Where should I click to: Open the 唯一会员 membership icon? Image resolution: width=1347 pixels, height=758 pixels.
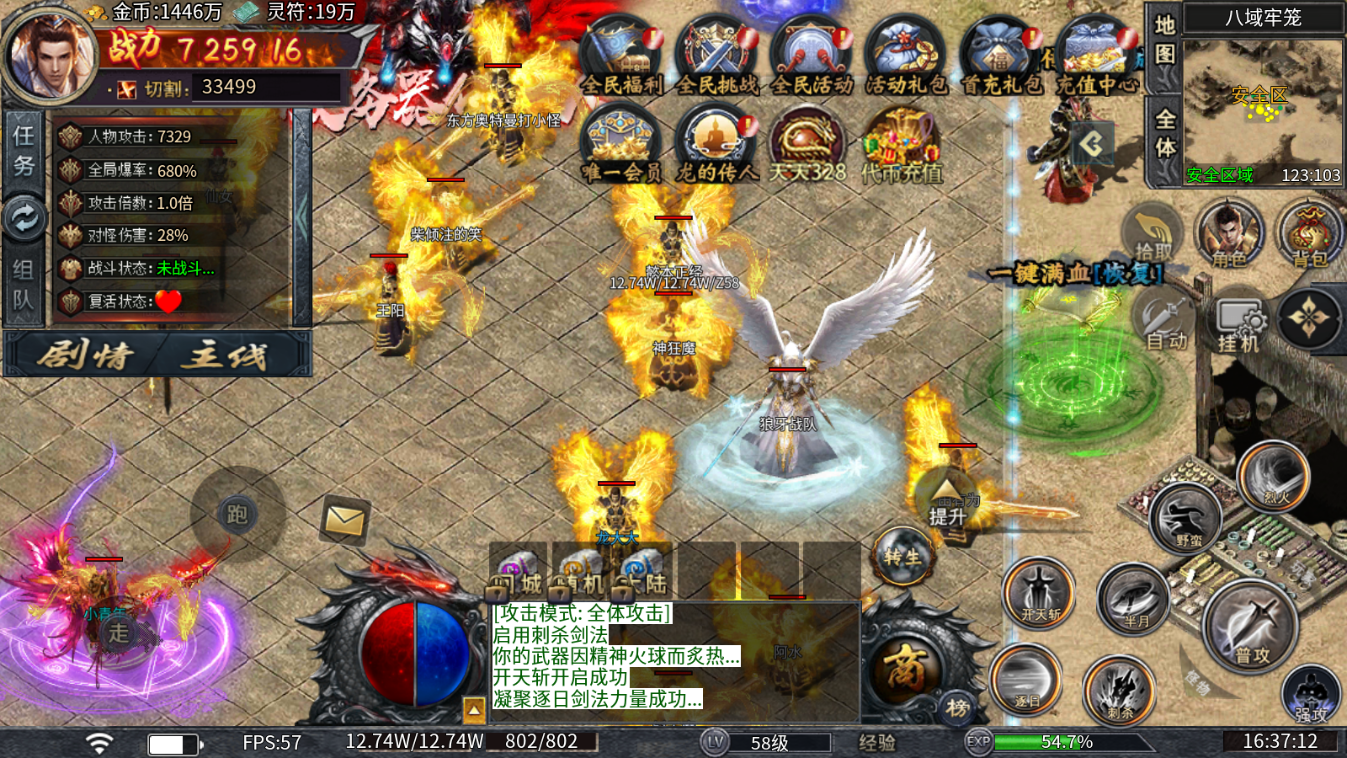pos(621,145)
